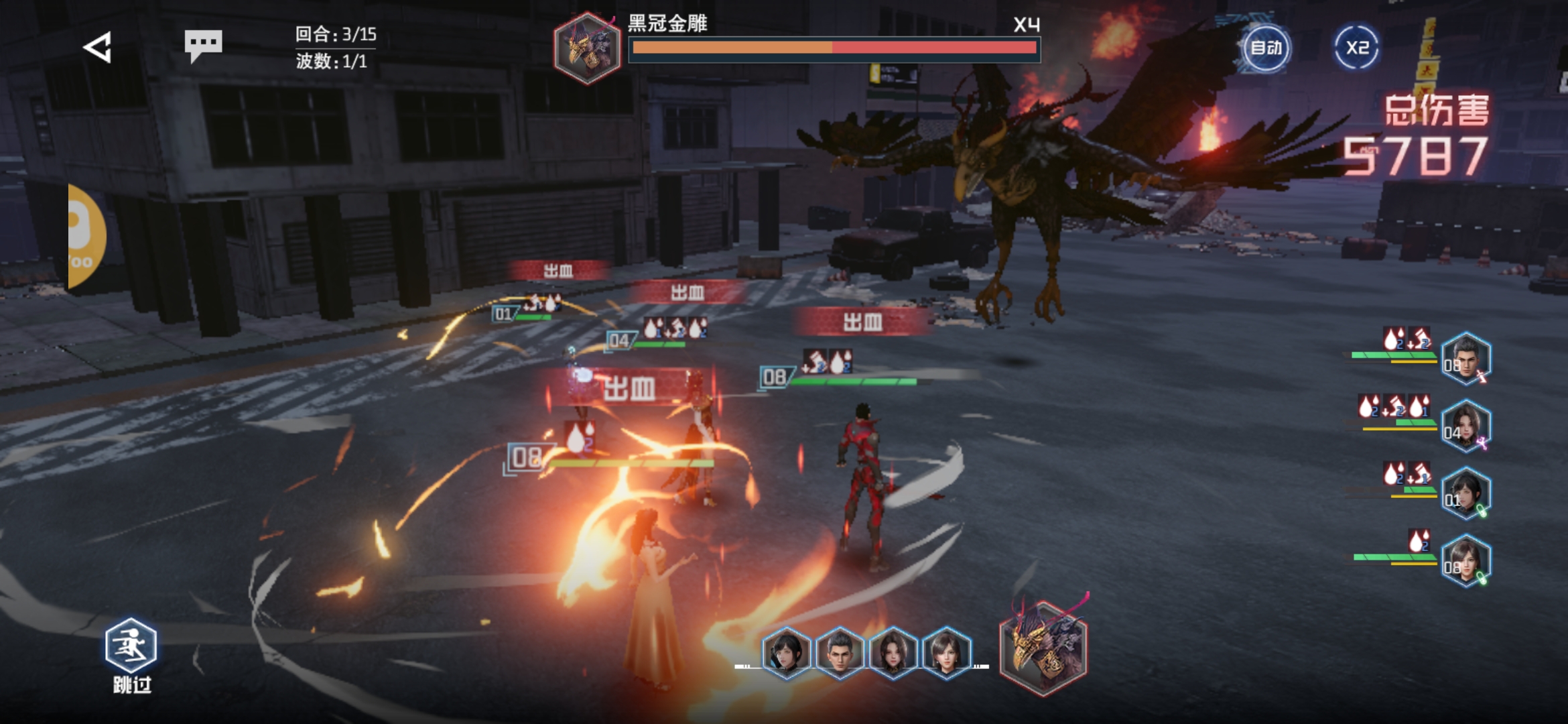The image size is (1568, 724).
Task: Click the large eagle portrait in turn order
Action: point(1043,647)
